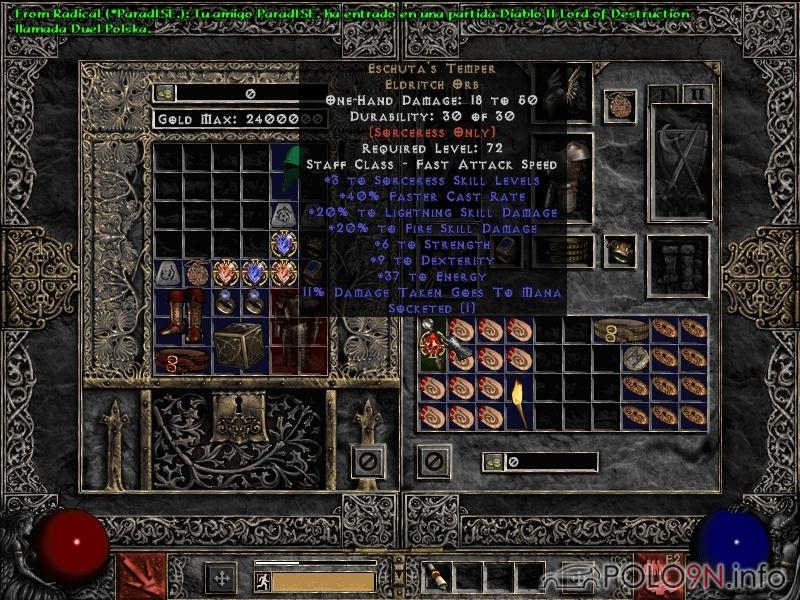Screen dimensions: 800x600
Task: Use the scroll in the first belt slot
Action: click(438, 577)
